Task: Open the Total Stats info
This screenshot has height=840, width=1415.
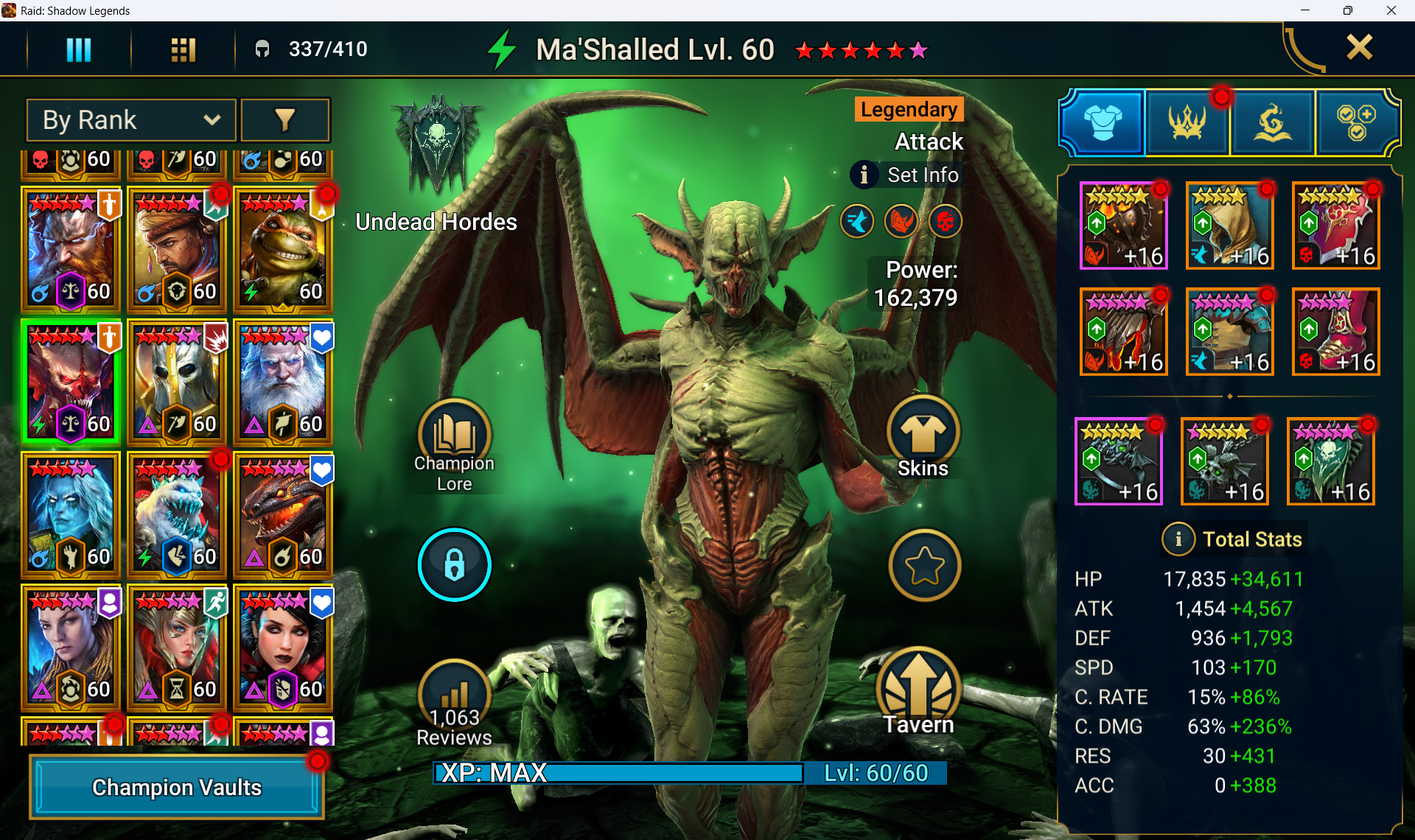Action: pos(1178,539)
